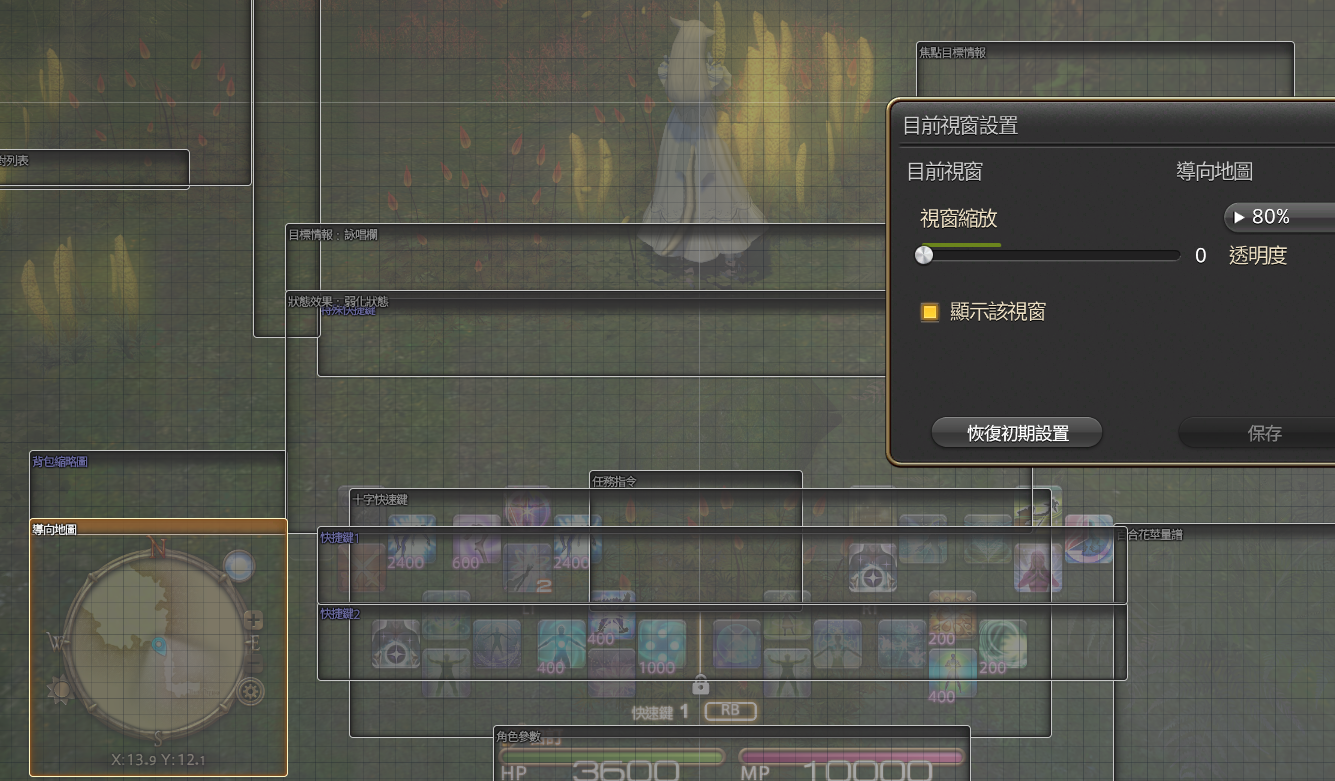The height and width of the screenshot is (781, 1335).
Task: Click the minimap zoom-in plus button
Action: pyautogui.click(x=254, y=620)
